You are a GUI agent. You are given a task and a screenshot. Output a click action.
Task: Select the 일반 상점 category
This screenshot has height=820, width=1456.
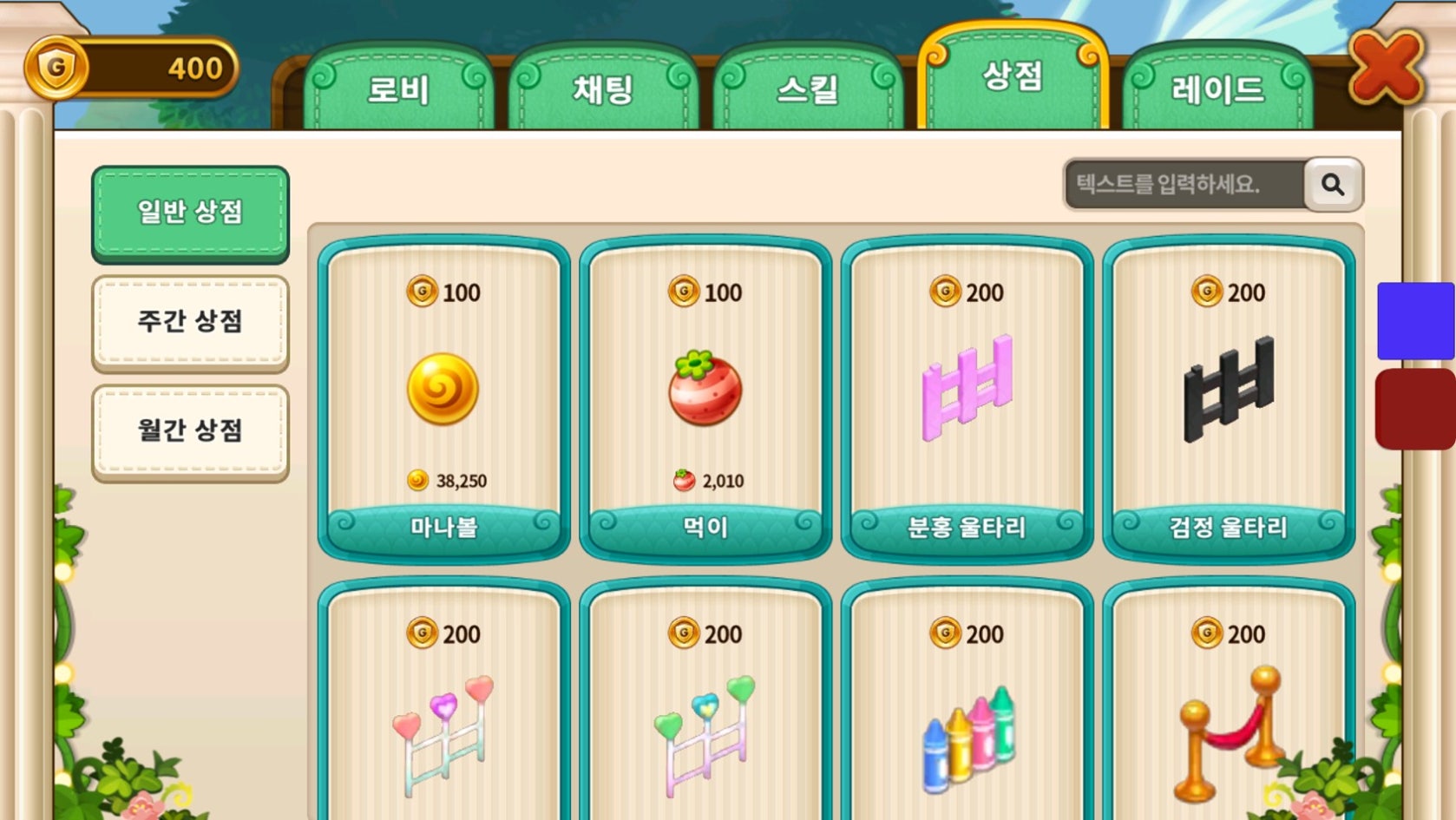(x=190, y=213)
